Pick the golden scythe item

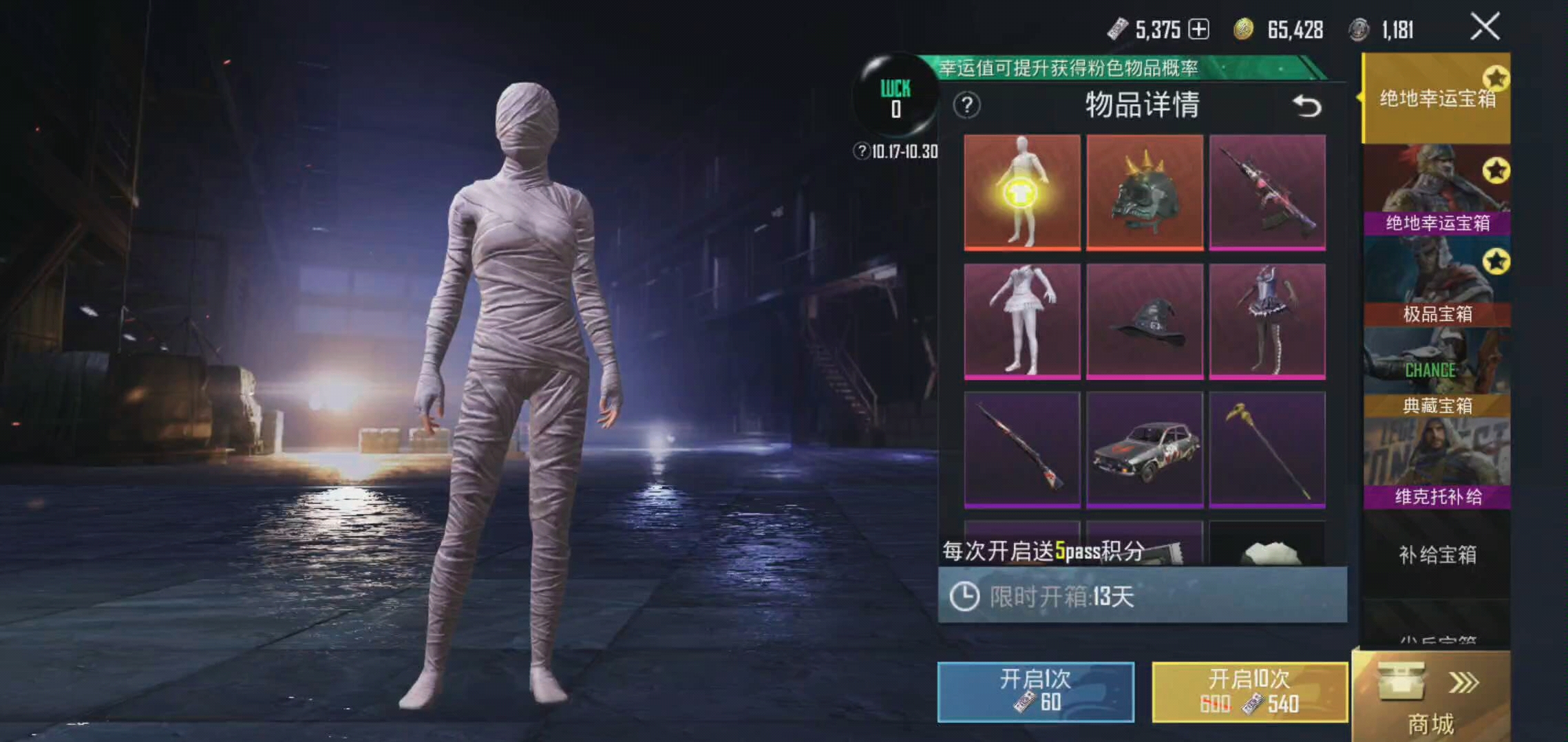tap(1267, 449)
